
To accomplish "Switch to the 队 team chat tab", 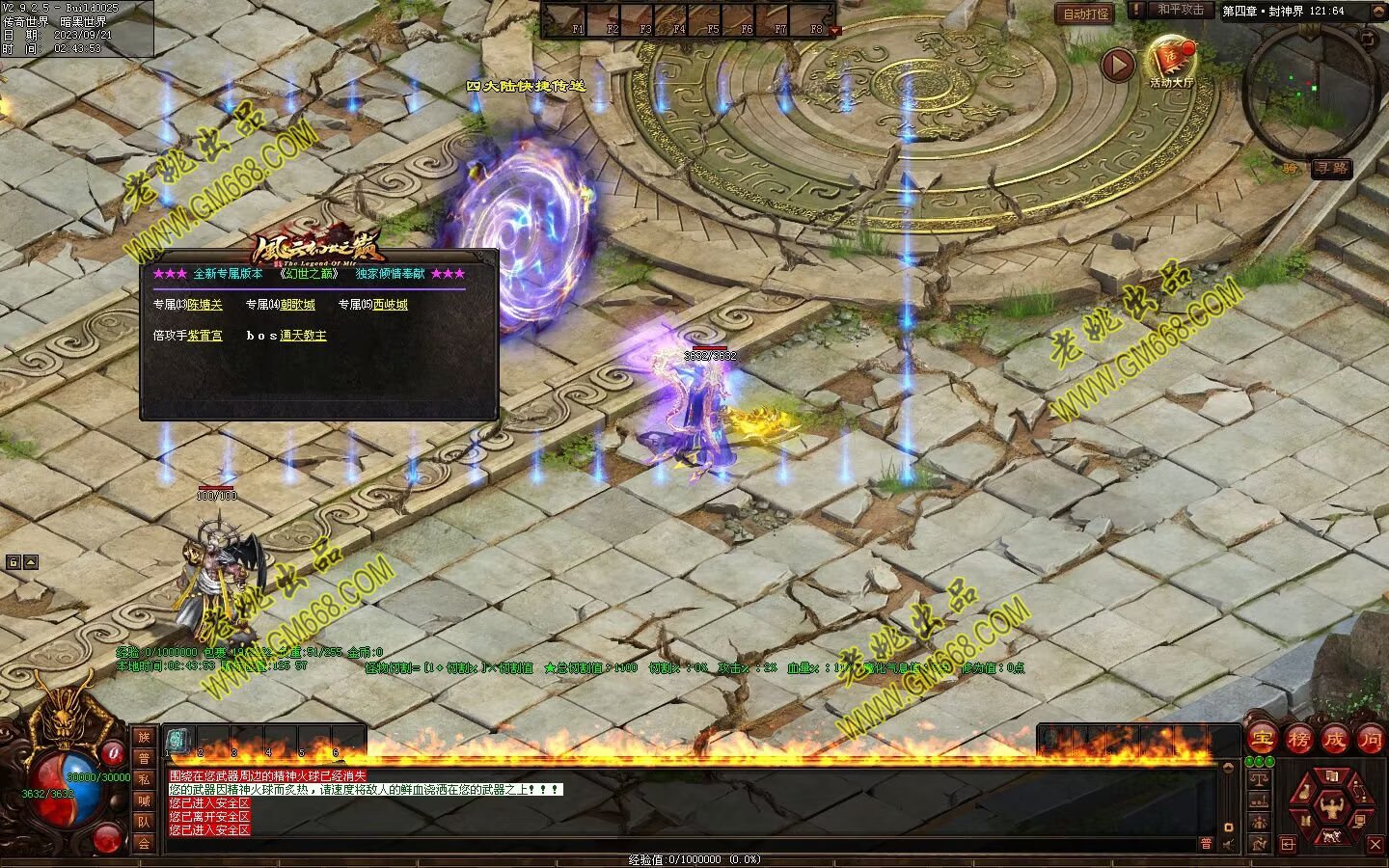I will [144, 822].
